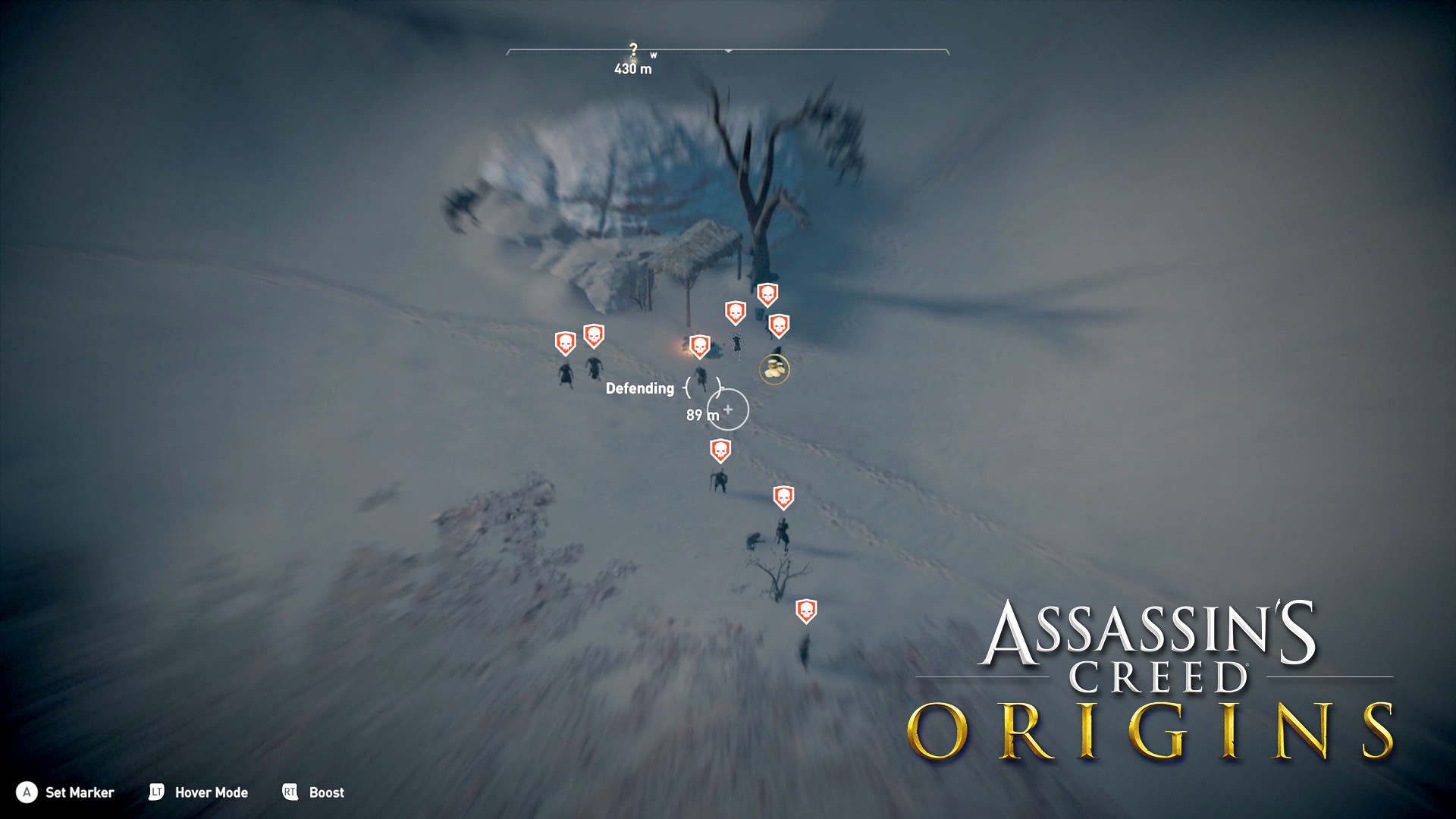Click the question mark location marker on compass
The image size is (1456, 819).
click(x=633, y=50)
